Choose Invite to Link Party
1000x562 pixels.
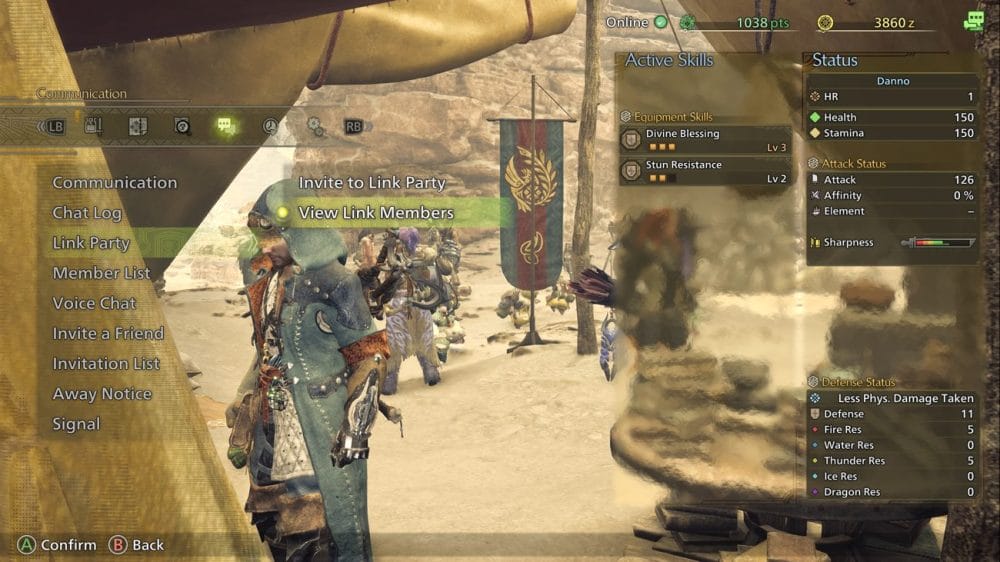pyautogui.click(x=371, y=183)
